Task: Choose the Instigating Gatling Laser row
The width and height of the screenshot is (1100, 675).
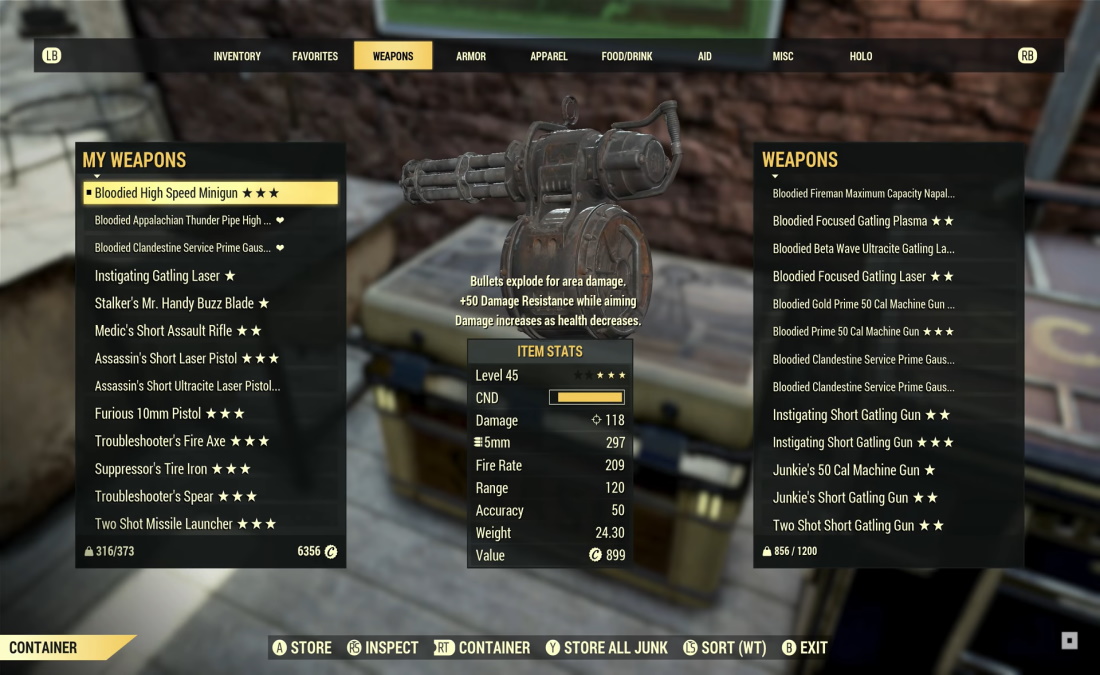Action: pyautogui.click(x=165, y=276)
